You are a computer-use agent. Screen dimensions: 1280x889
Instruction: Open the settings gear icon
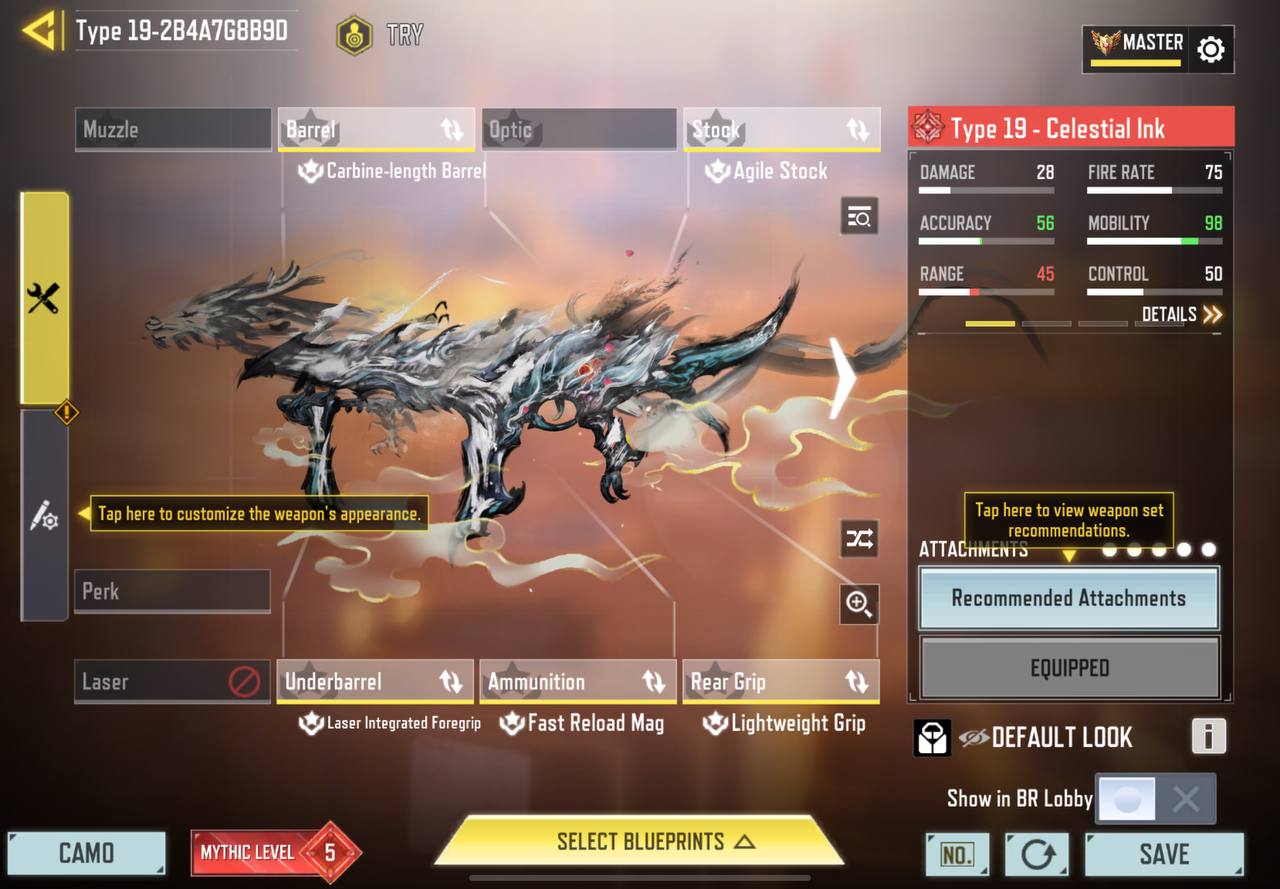[1210, 49]
